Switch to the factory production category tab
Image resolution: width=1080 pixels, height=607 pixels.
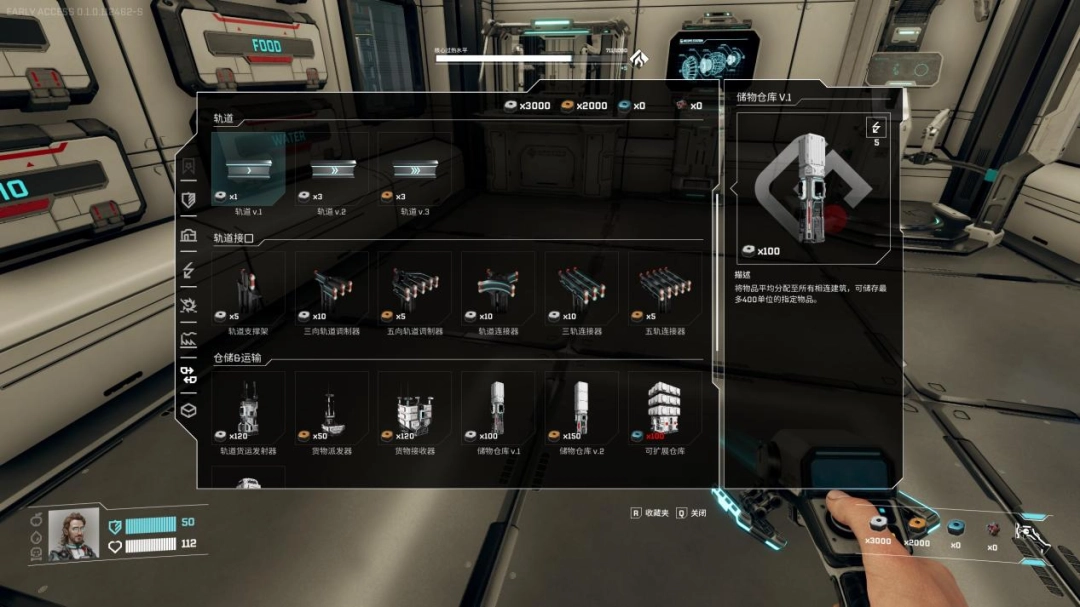point(188,340)
